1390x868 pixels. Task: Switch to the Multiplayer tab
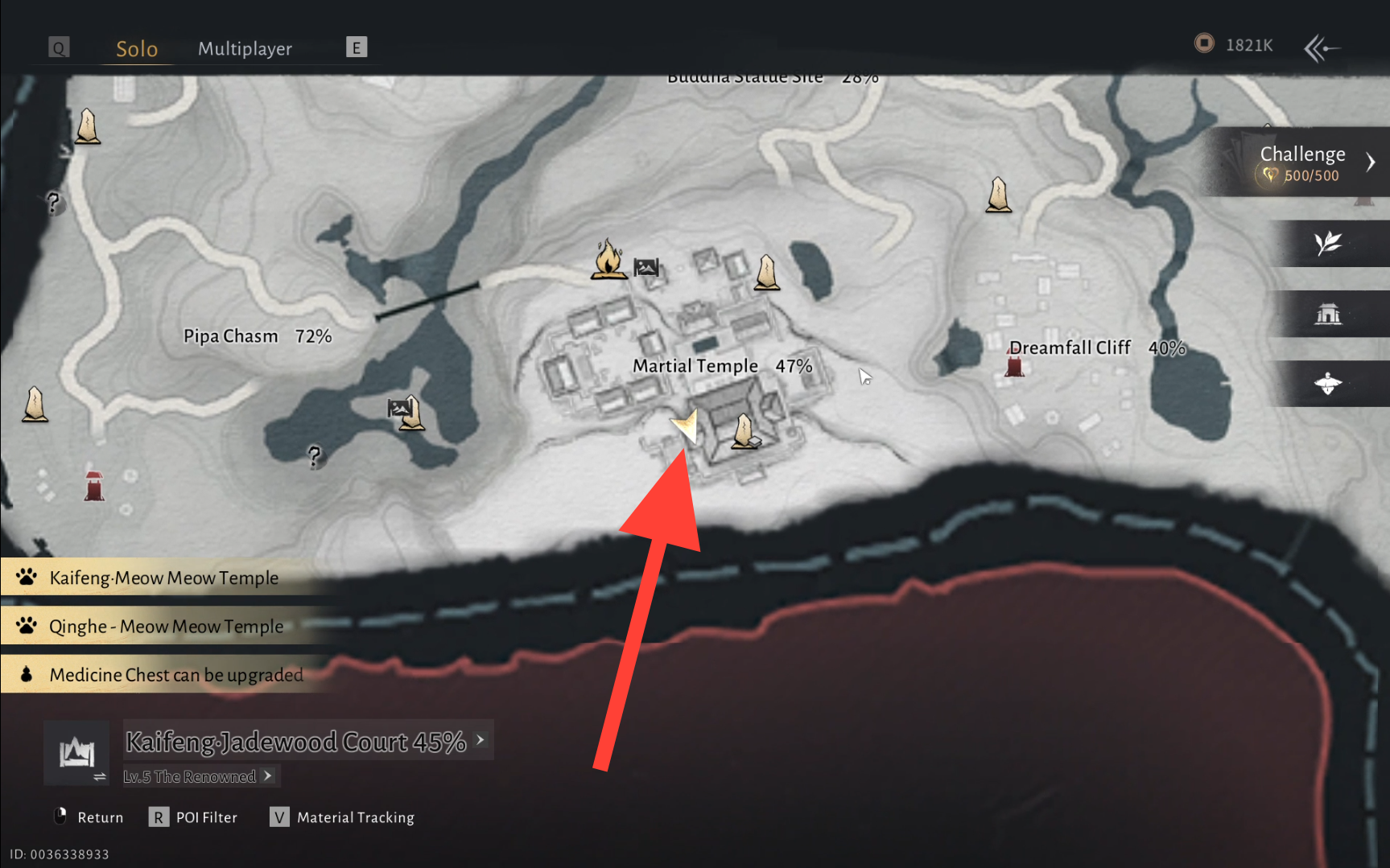[245, 48]
